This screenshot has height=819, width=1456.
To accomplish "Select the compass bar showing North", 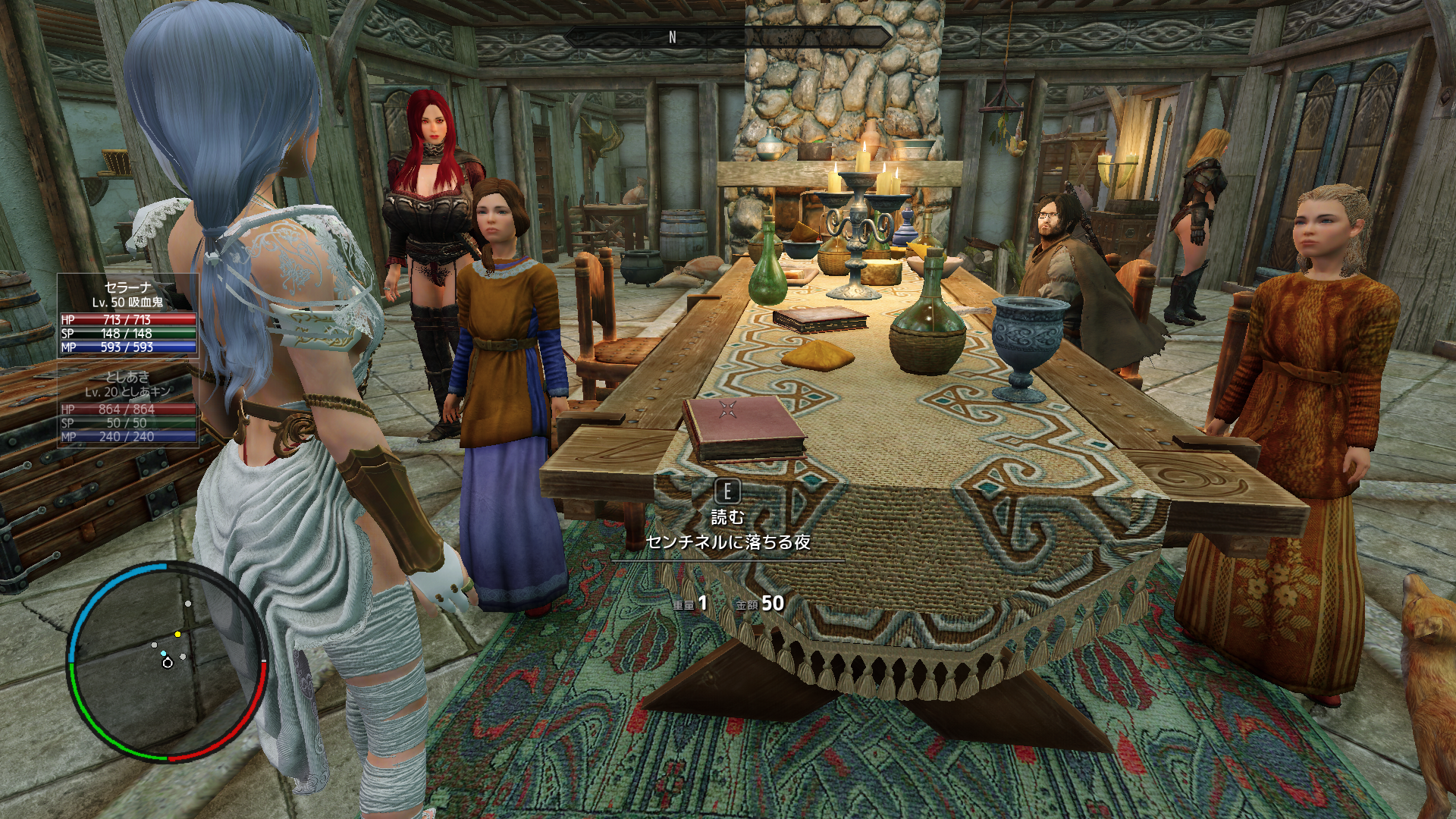I will [728, 36].
